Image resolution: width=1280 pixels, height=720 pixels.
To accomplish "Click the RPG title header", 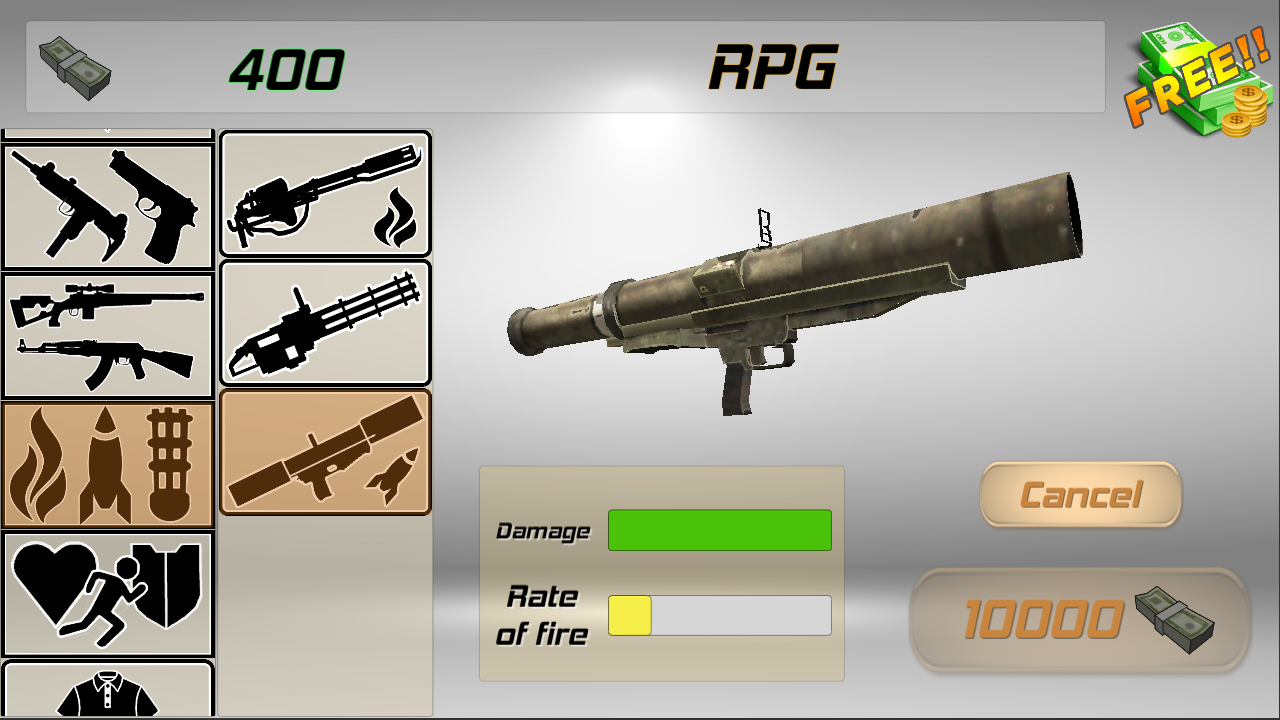I will pos(775,65).
